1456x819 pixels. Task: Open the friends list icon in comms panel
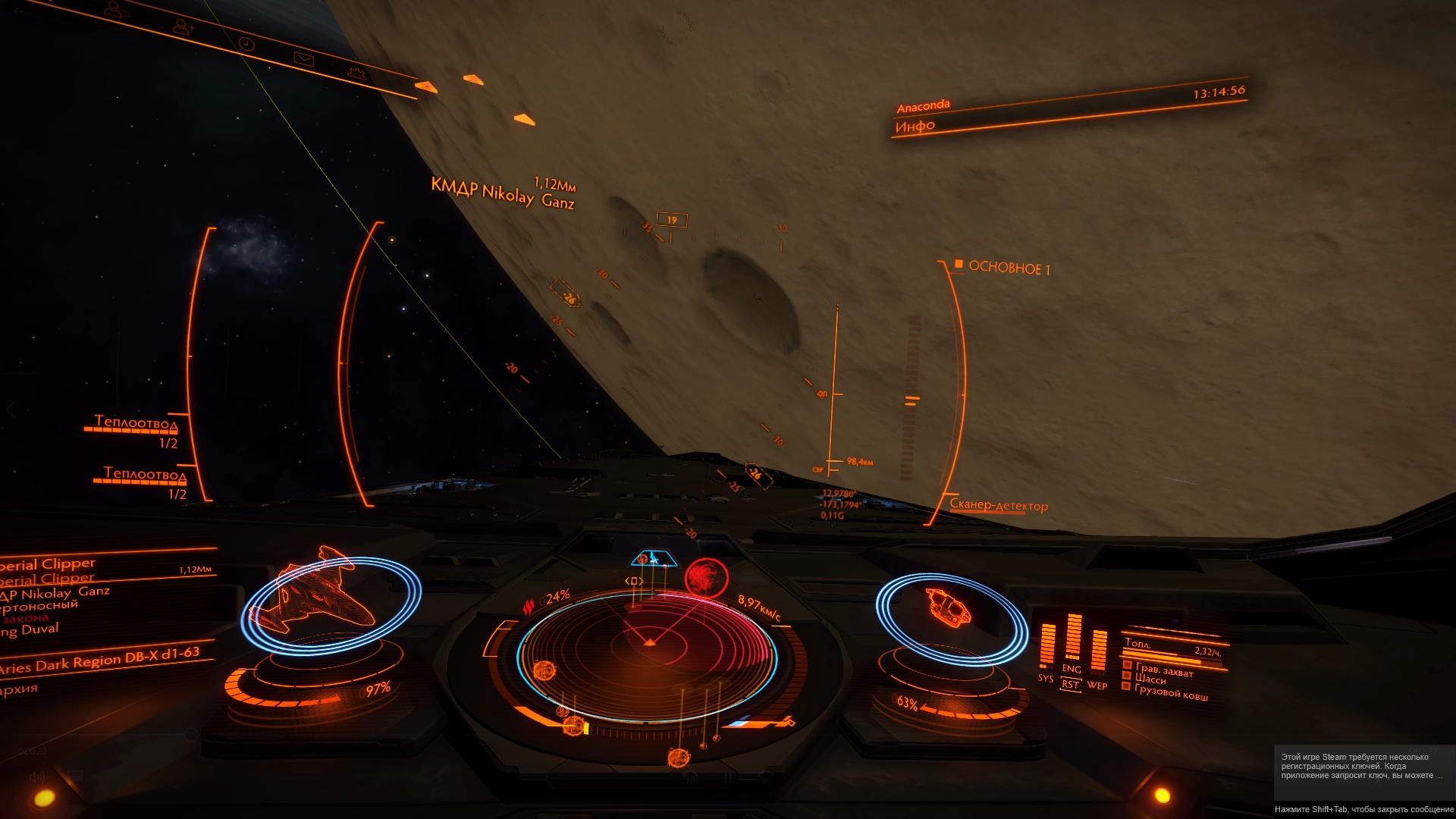coord(116,10)
